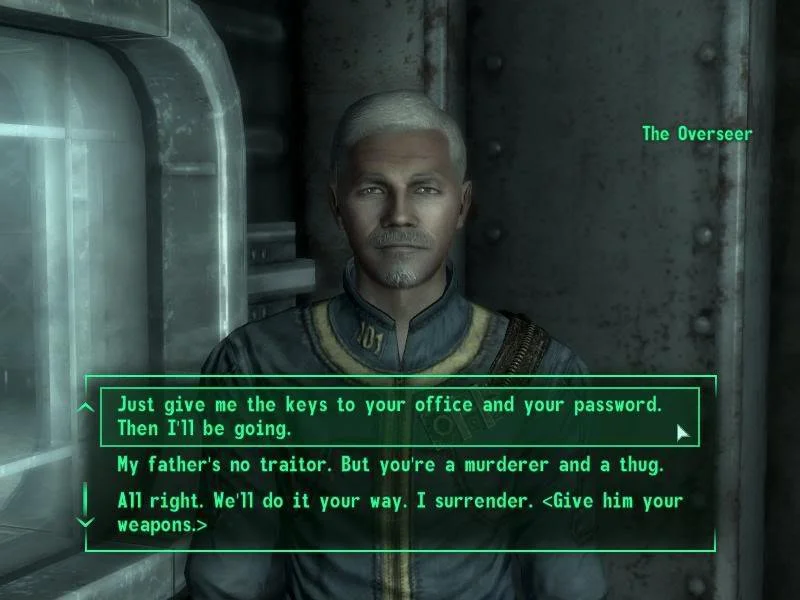Choose the "My father's no traitor" reply
Viewport: 800px width, 600px height.
[x=390, y=465]
